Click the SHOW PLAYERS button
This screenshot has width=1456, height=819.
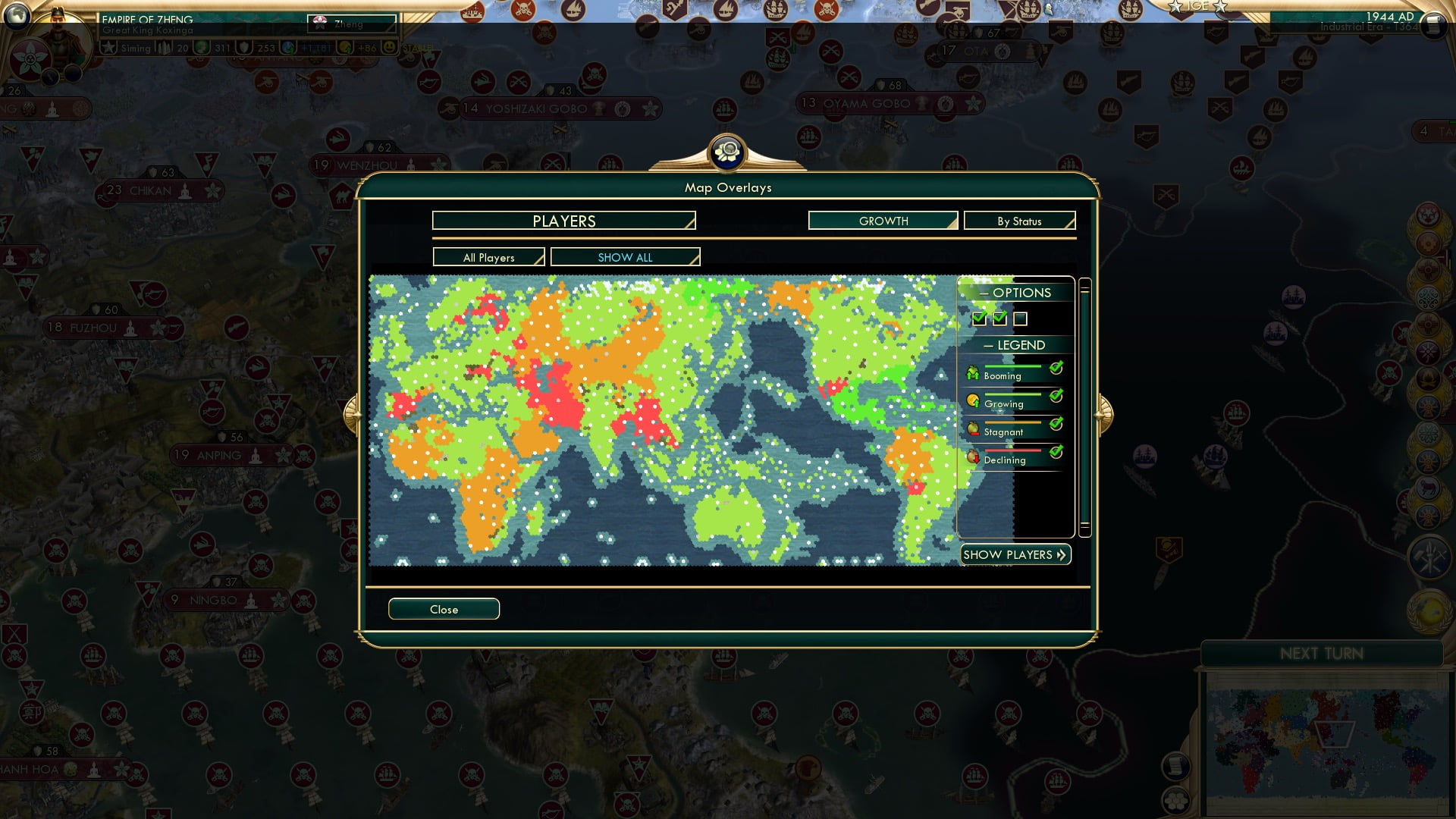(x=1015, y=554)
